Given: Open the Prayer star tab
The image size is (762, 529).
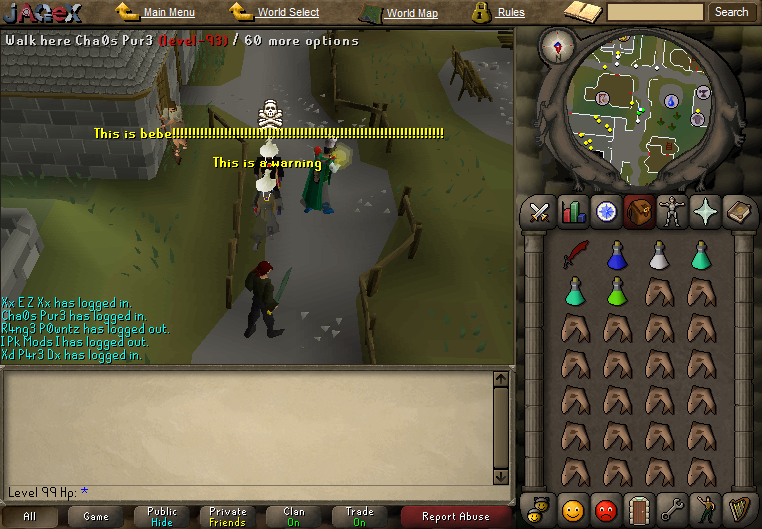Looking at the screenshot, I should tap(703, 211).
